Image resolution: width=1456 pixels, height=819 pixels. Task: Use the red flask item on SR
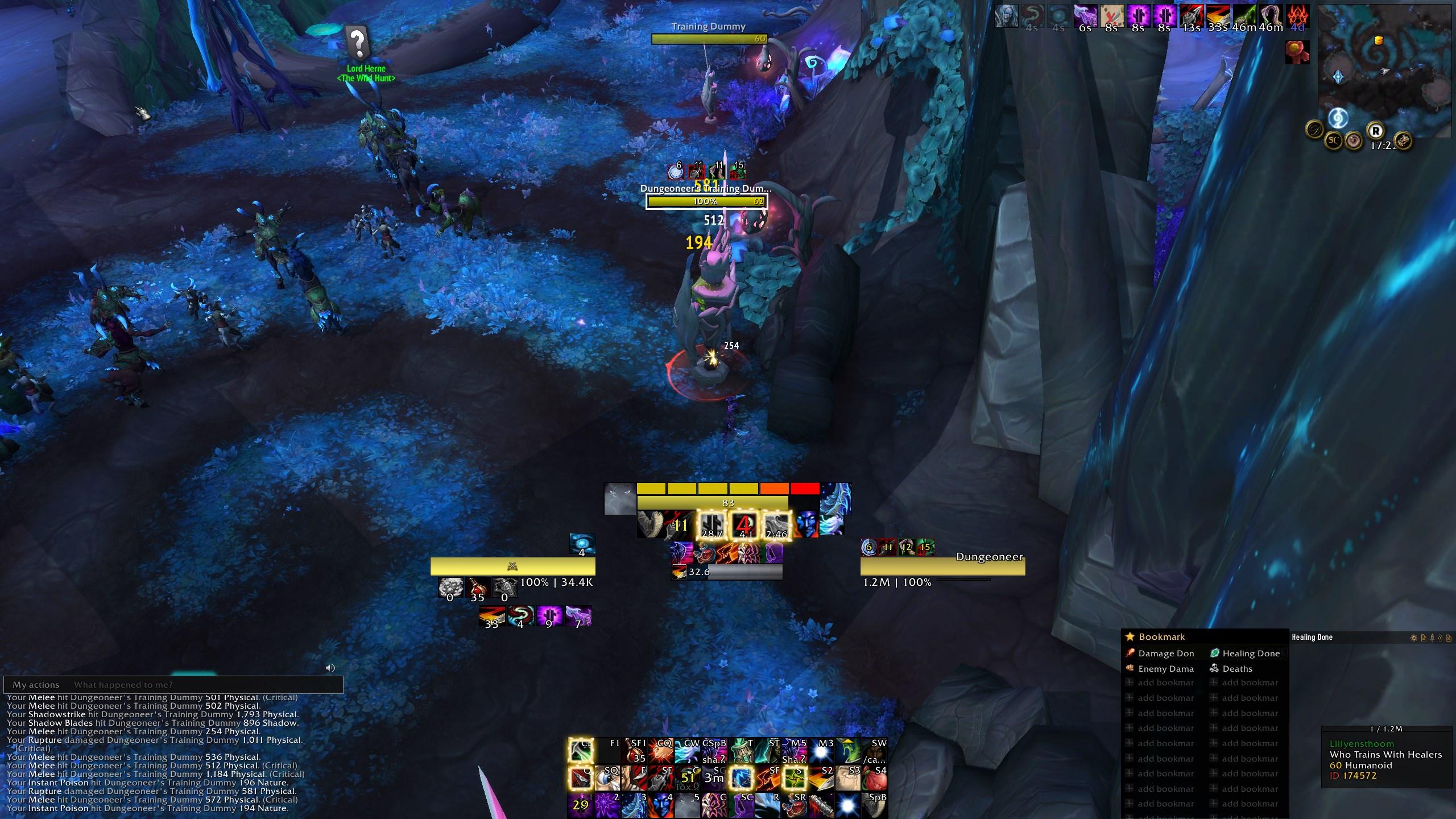(x=795, y=805)
